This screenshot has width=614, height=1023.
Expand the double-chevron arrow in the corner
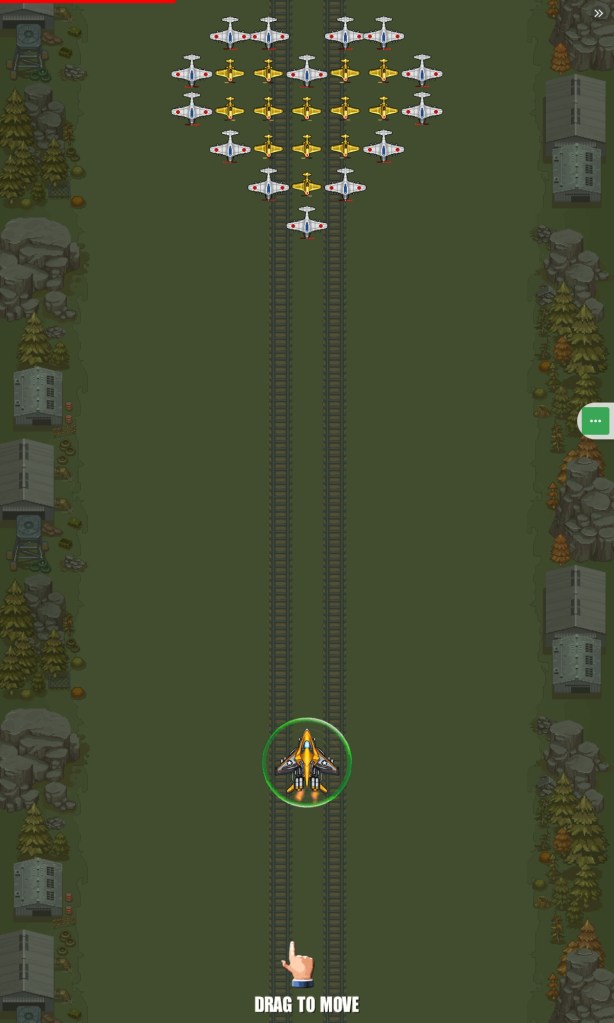click(598, 14)
